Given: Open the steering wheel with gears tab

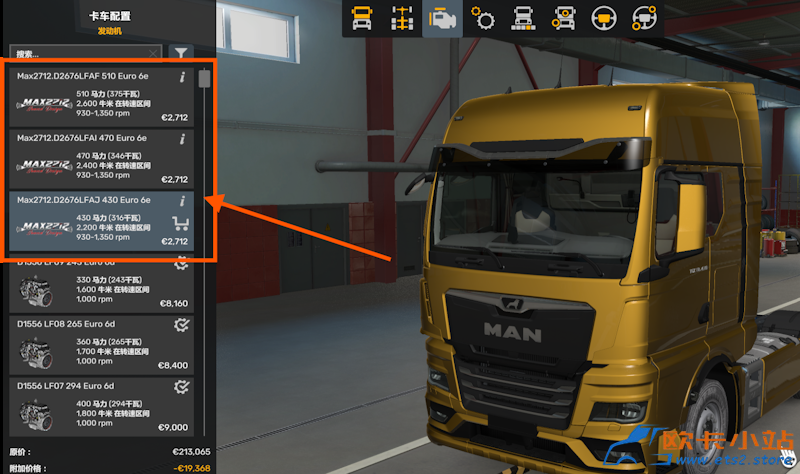Looking at the screenshot, I should (x=642, y=18).
